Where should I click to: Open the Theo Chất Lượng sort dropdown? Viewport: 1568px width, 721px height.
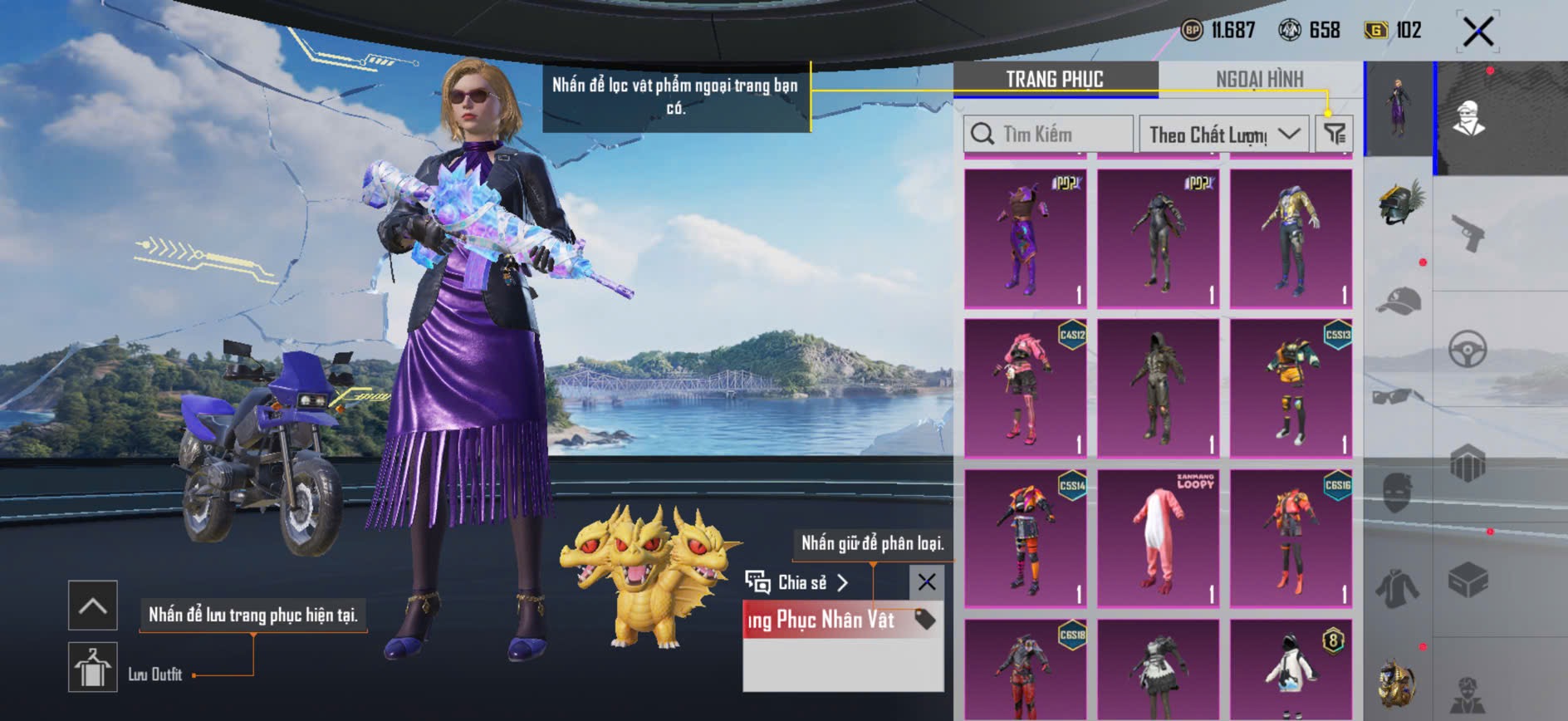click(1223, 134)
